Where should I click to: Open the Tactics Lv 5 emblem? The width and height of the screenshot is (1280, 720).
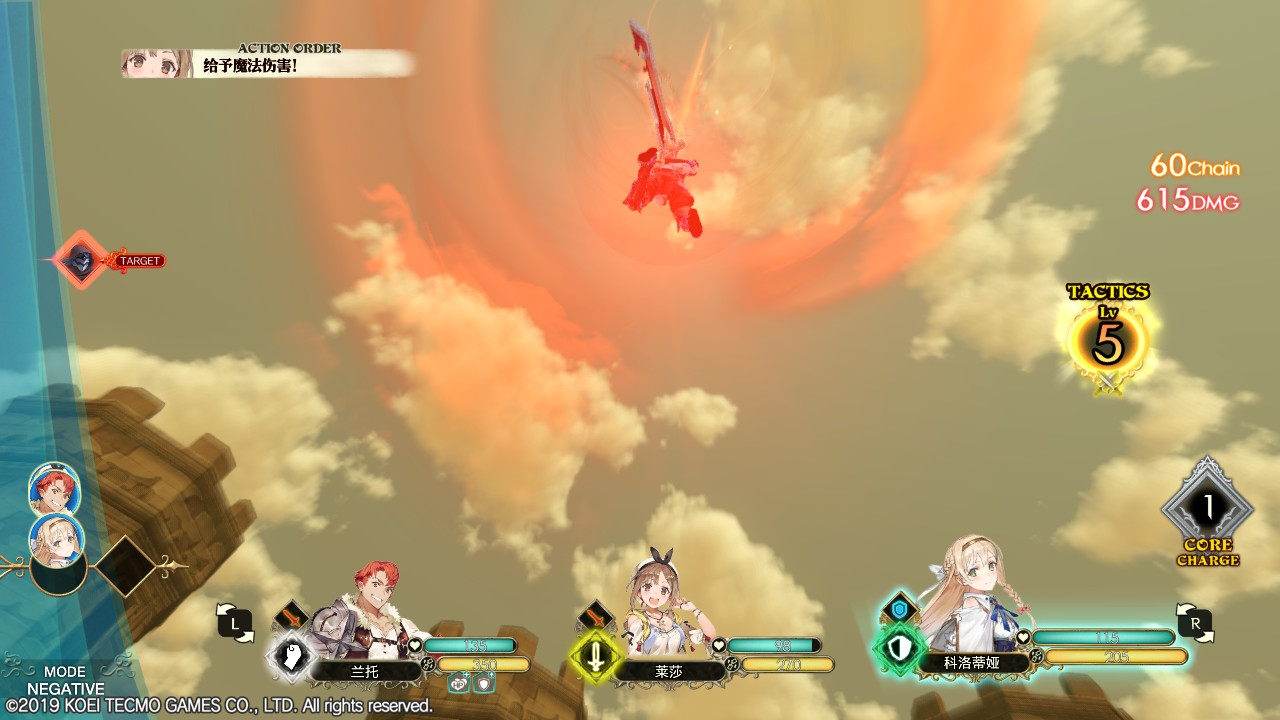coord(1107,341)
